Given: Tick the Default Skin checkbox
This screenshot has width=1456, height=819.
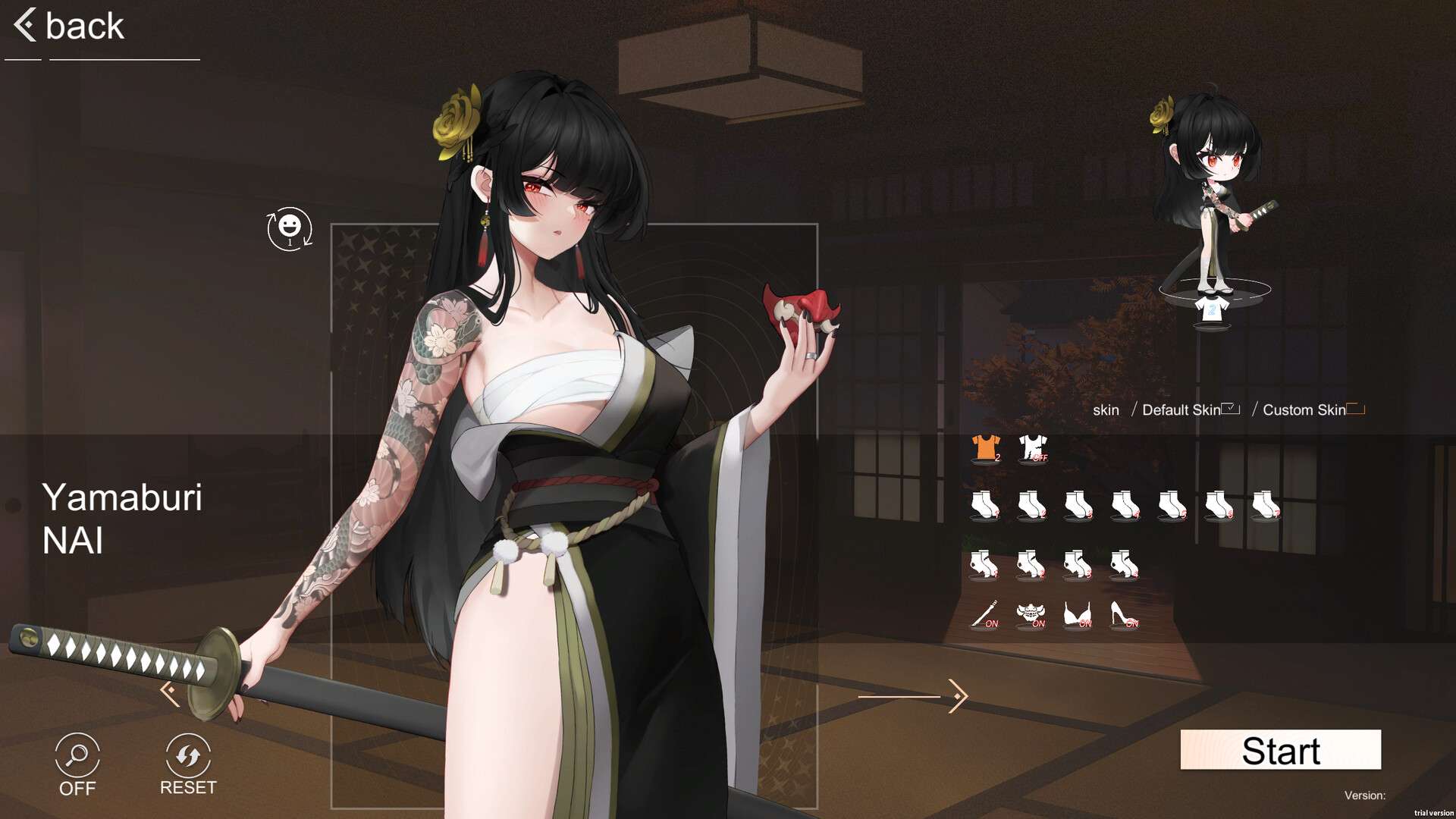Looking at the screenshot, I should tap(1230, 409).
